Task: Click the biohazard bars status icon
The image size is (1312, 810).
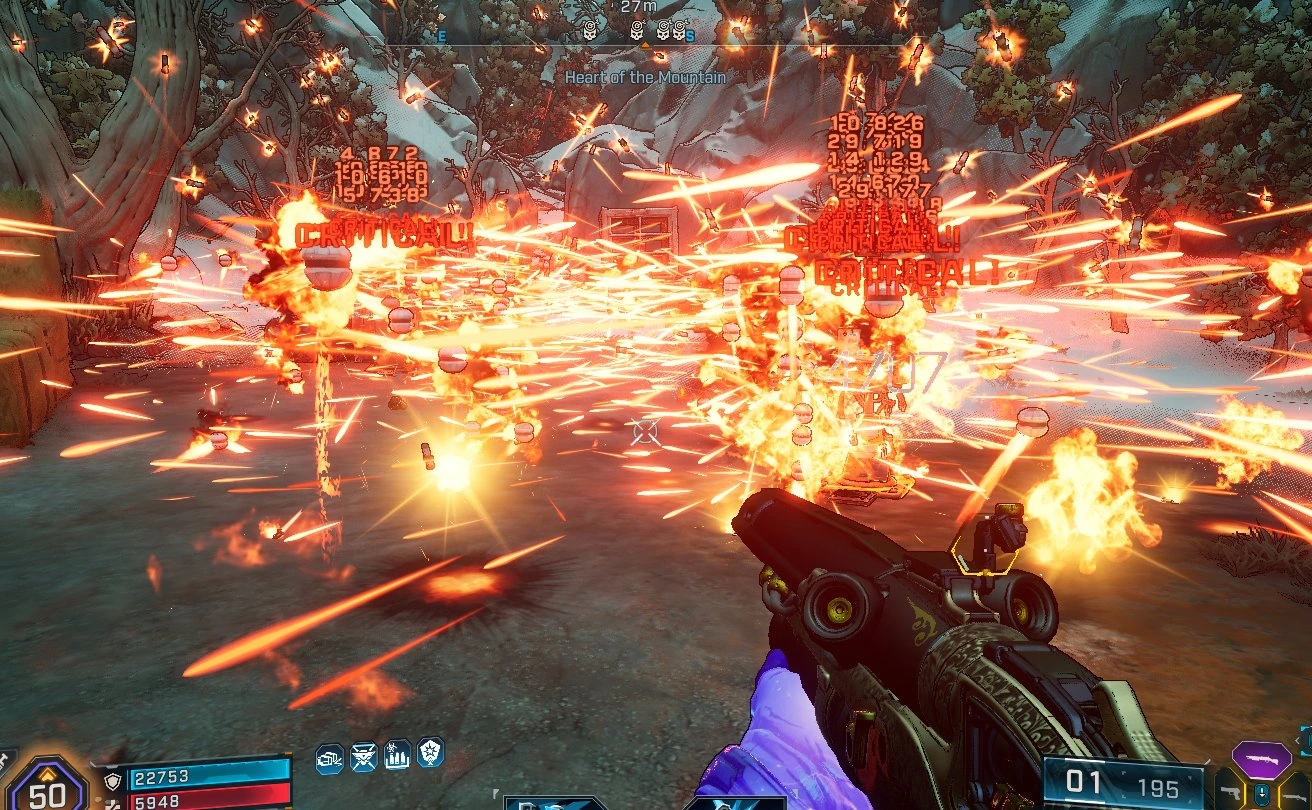Action: 397,754
